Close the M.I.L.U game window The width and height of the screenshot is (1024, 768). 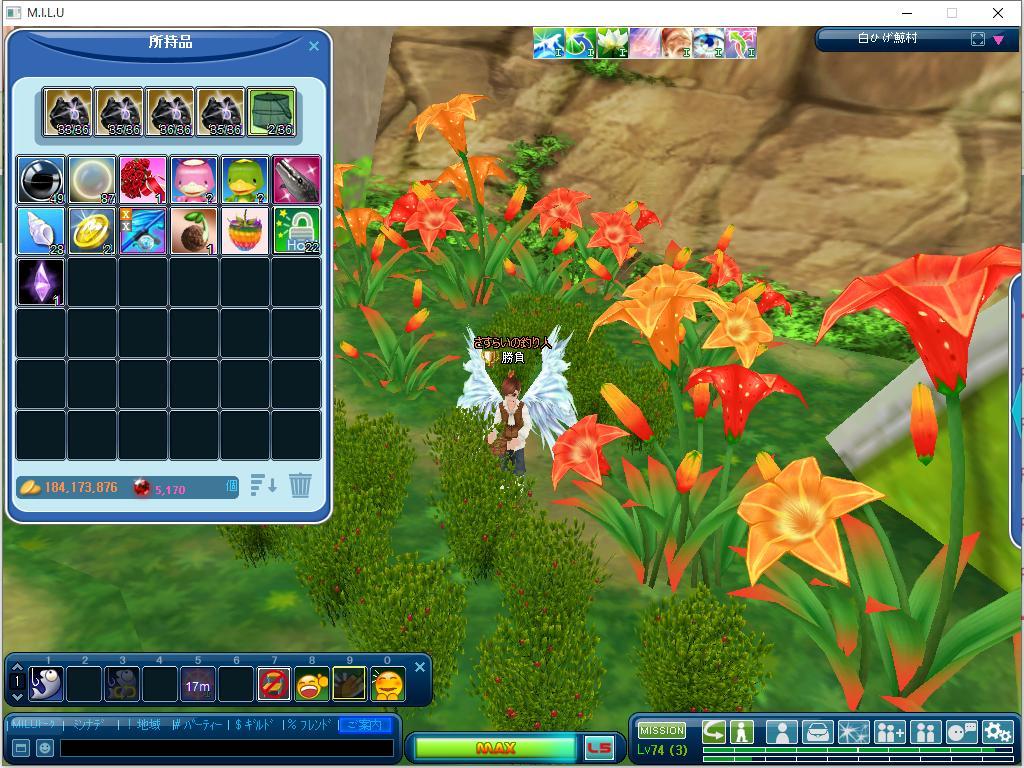997,13
